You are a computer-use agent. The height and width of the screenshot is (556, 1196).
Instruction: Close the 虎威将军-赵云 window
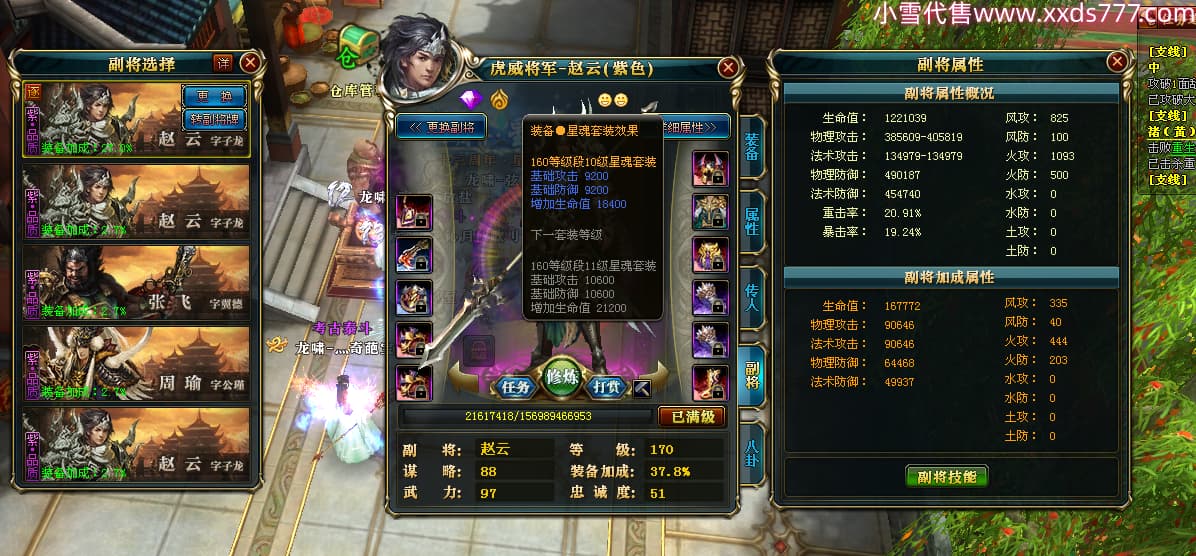(x=728, y=67)
